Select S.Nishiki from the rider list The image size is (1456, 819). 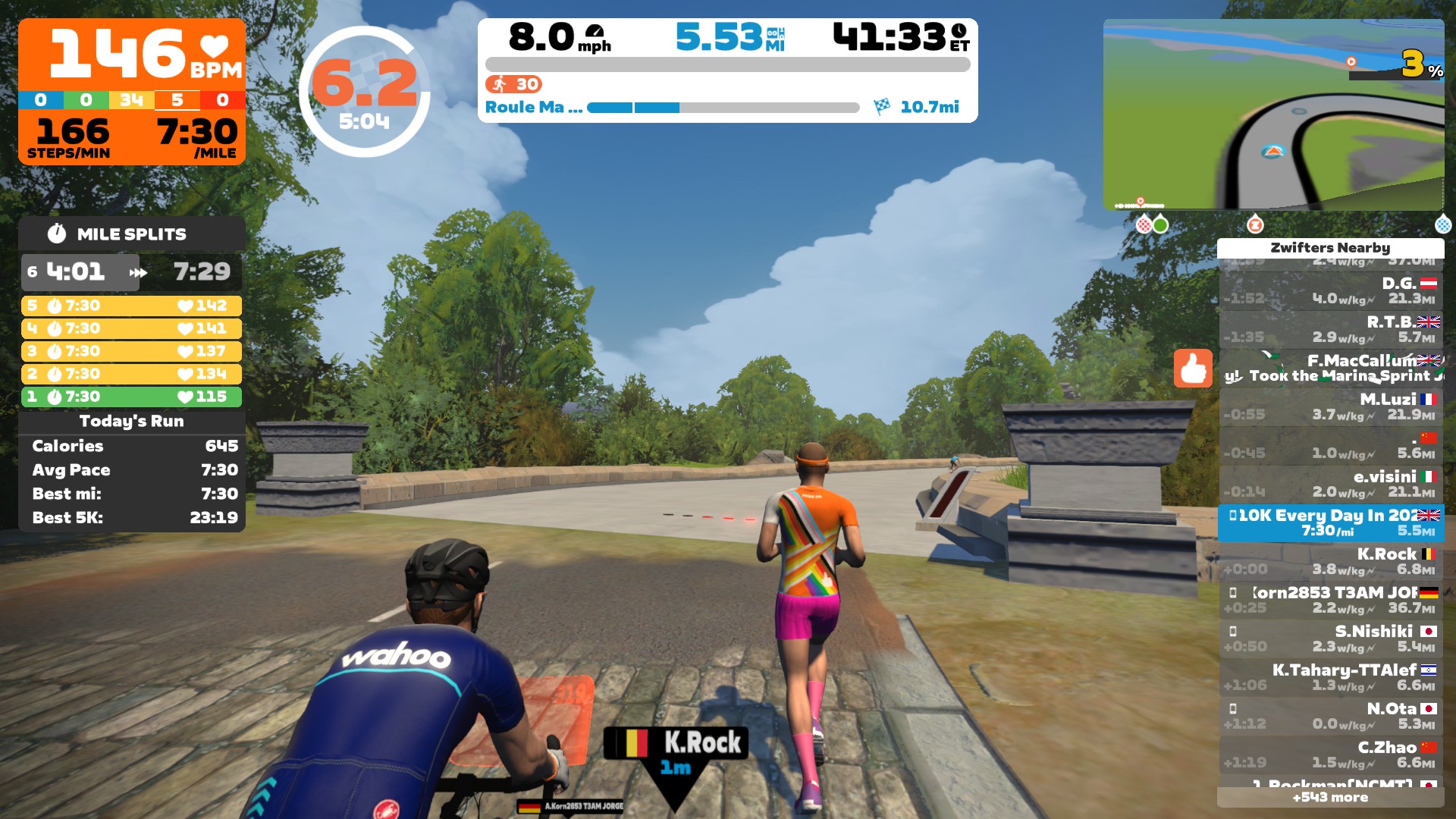[x=1331, y=639]
